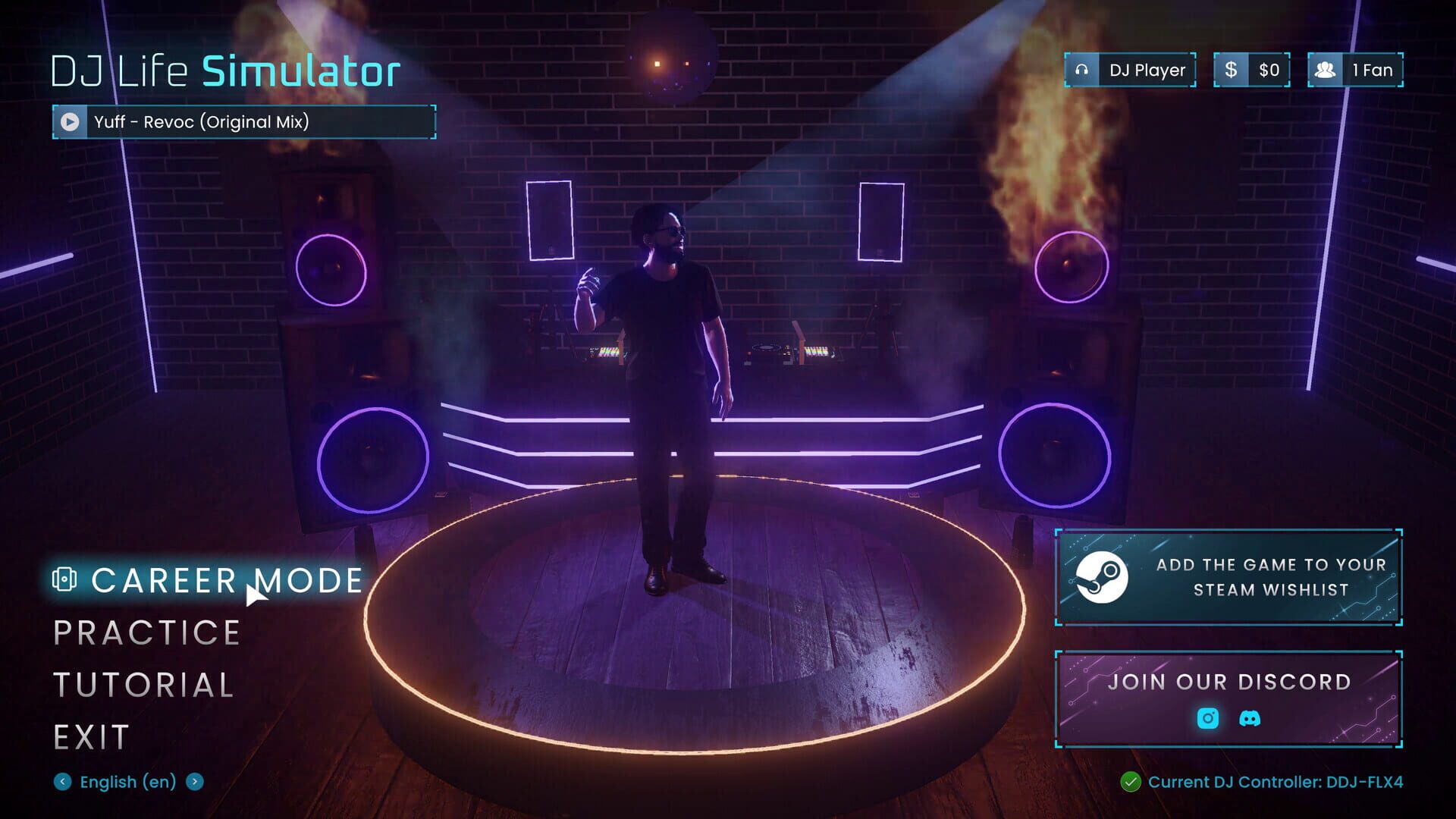The image size is (1456, 819).
Task: Click the dollar sign icon on the money counter
Action: click(x=1231, y=70)
